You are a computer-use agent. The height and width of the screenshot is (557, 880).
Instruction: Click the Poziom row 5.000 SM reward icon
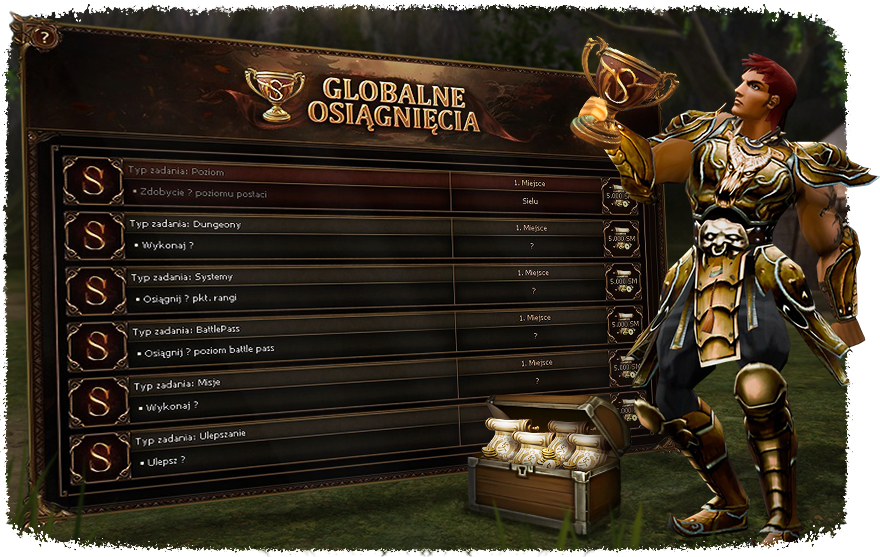pyautogui.click(x=620, y=196)
